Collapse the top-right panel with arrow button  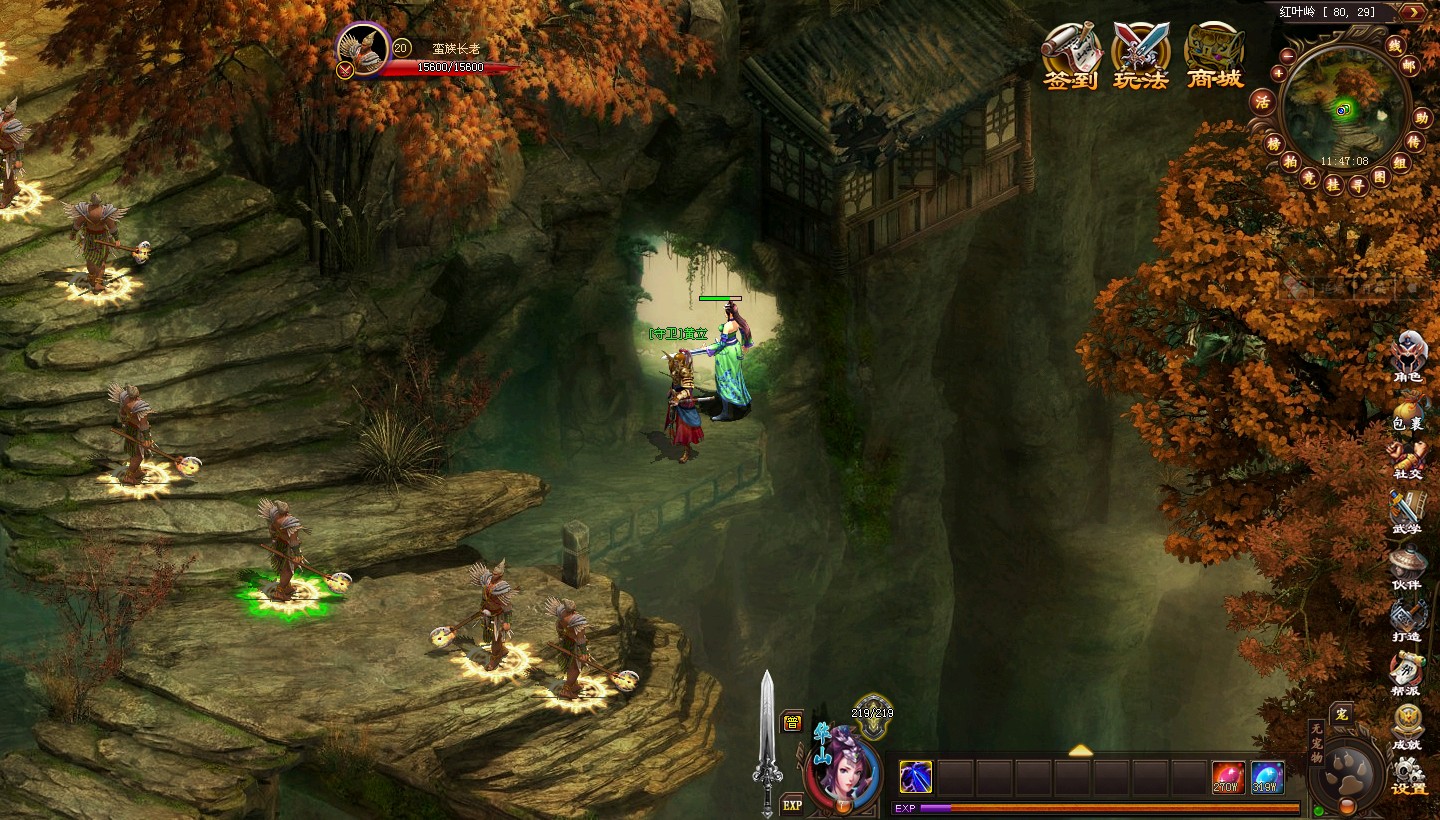coord(1413,12)
